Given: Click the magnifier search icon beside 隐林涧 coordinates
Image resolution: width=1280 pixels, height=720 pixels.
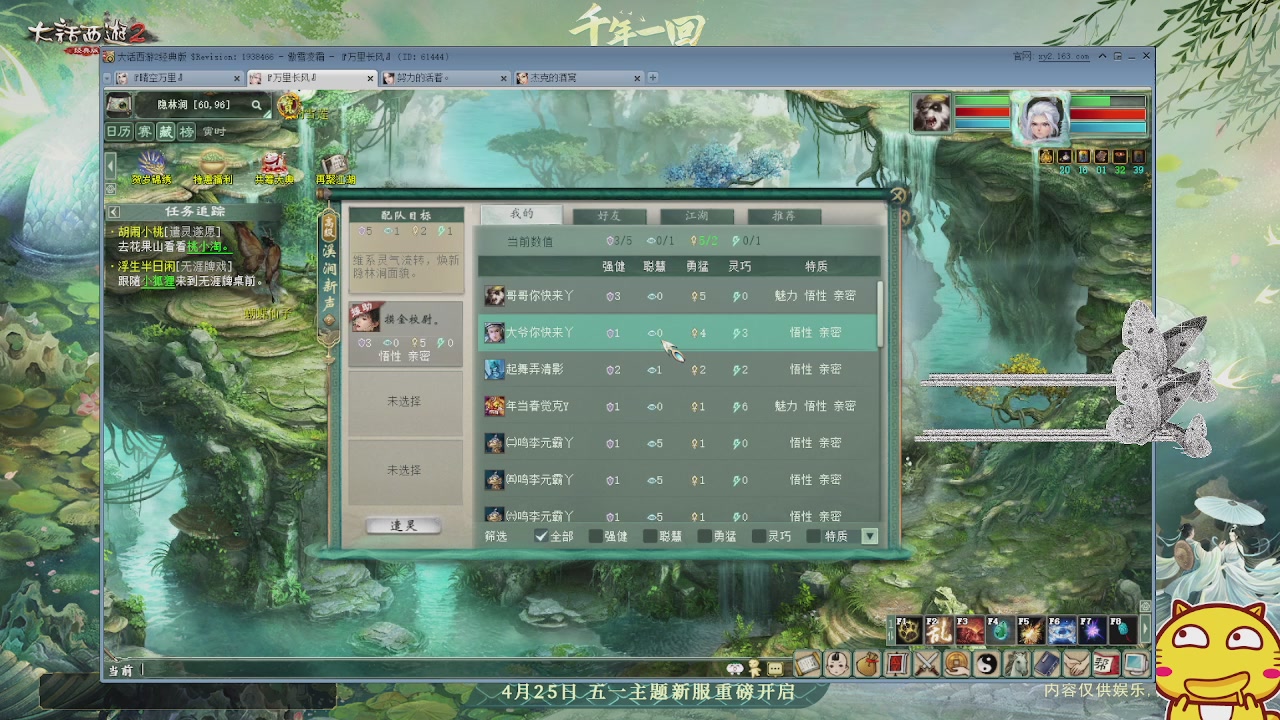Looking at the screenshot, I should [255, 105].
